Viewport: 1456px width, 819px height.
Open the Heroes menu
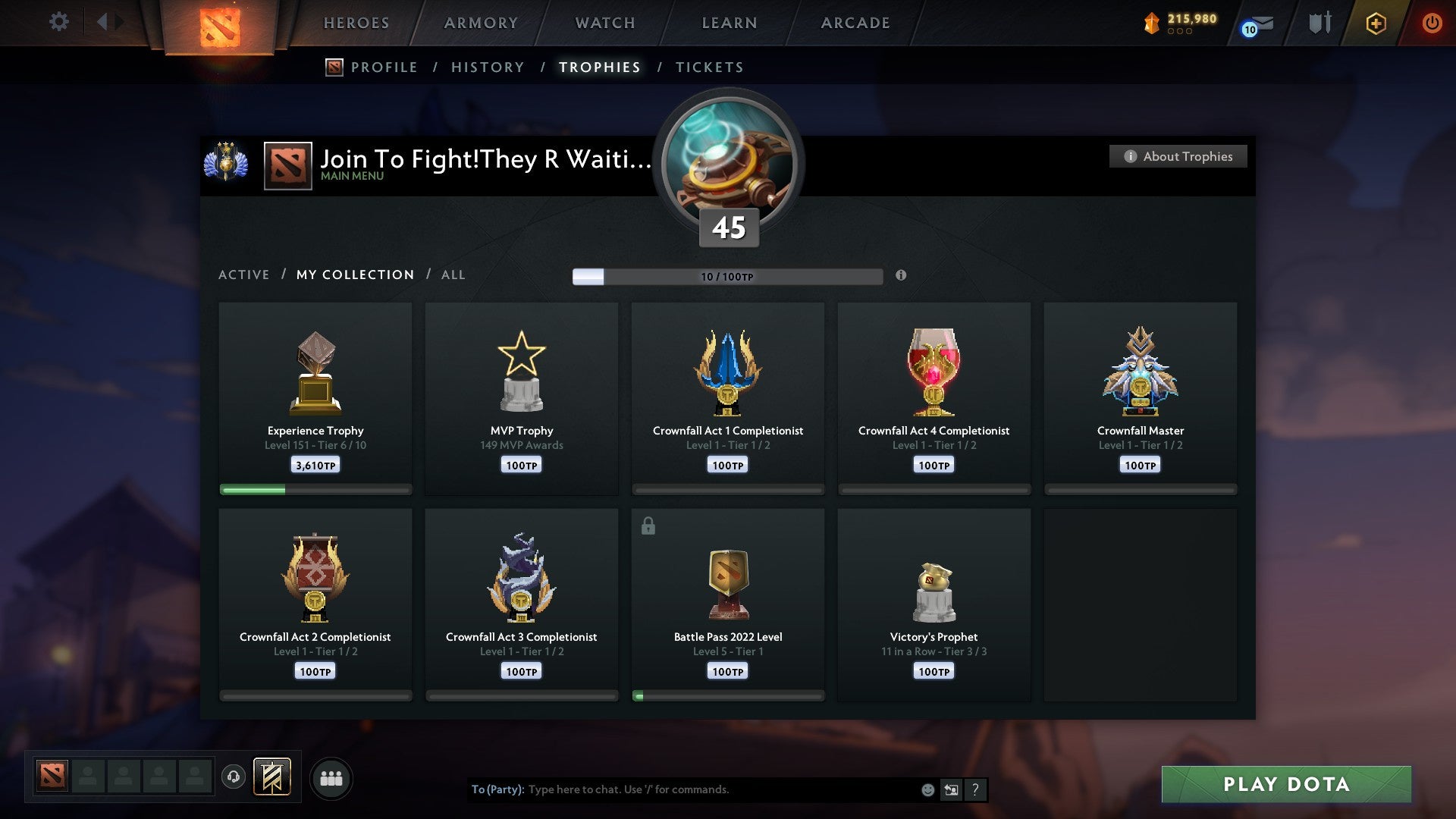[356, 23]
